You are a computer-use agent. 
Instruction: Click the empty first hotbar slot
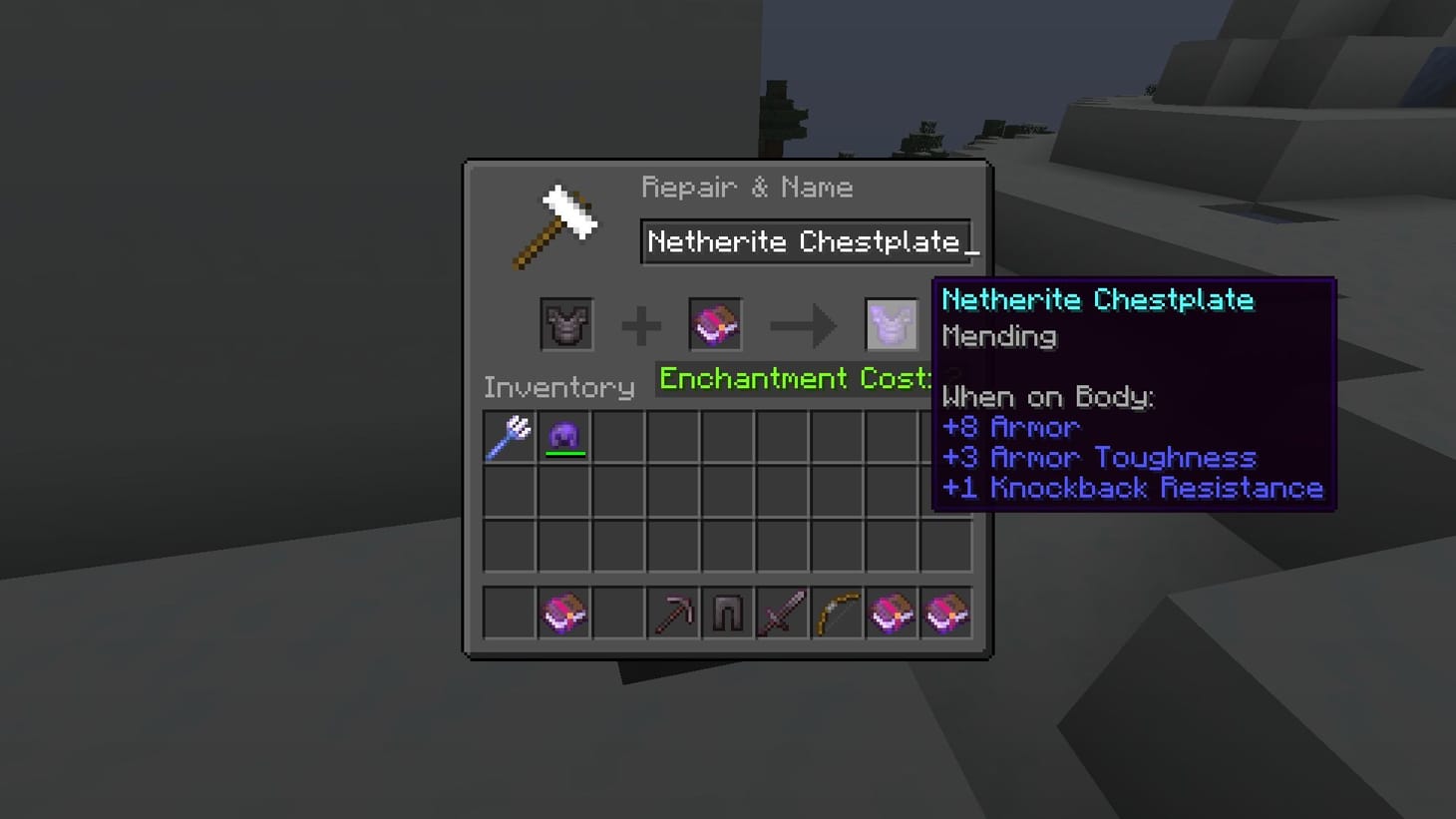508,613
